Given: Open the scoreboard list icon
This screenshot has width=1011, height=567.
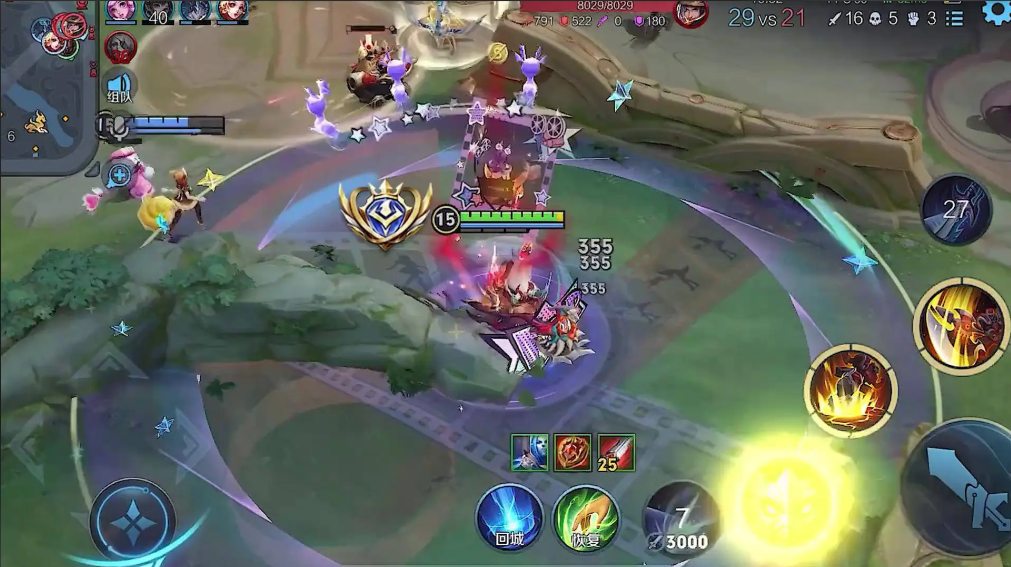Looking at the screenshot, I should (955, 18).
